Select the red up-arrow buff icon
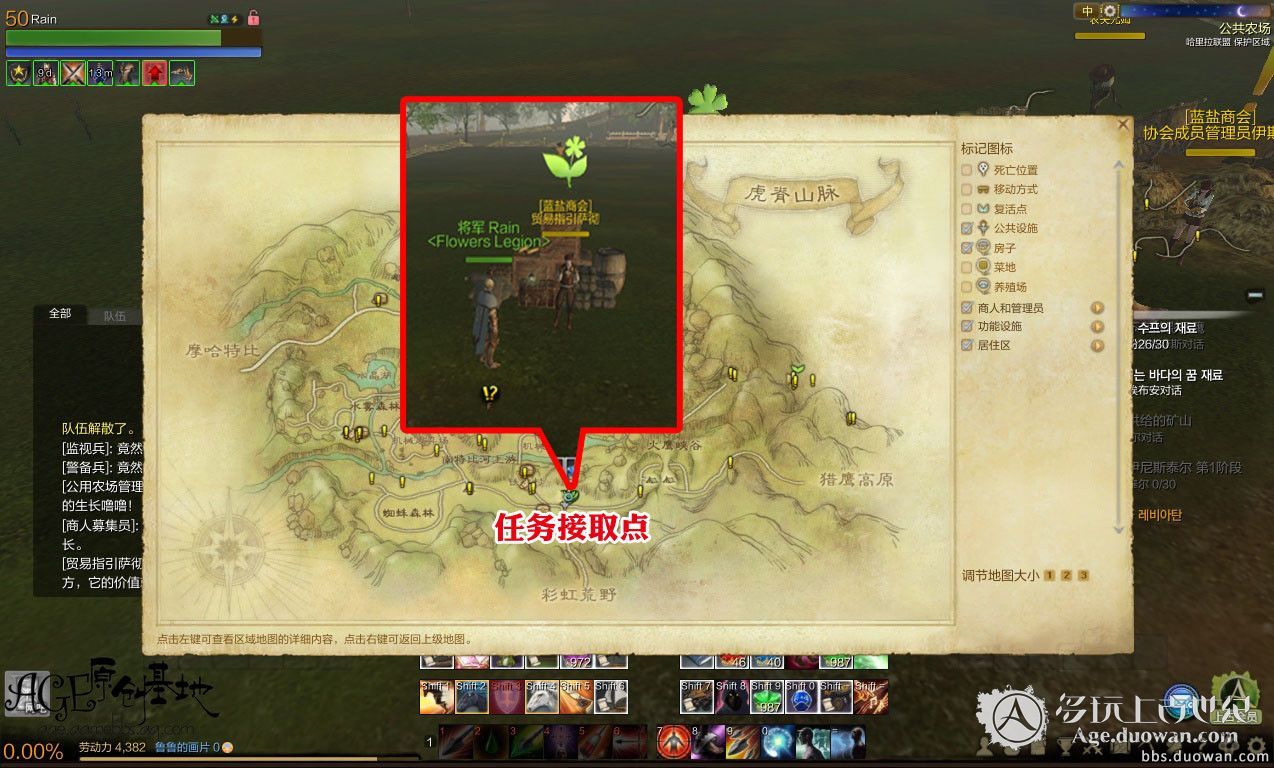 154,72
